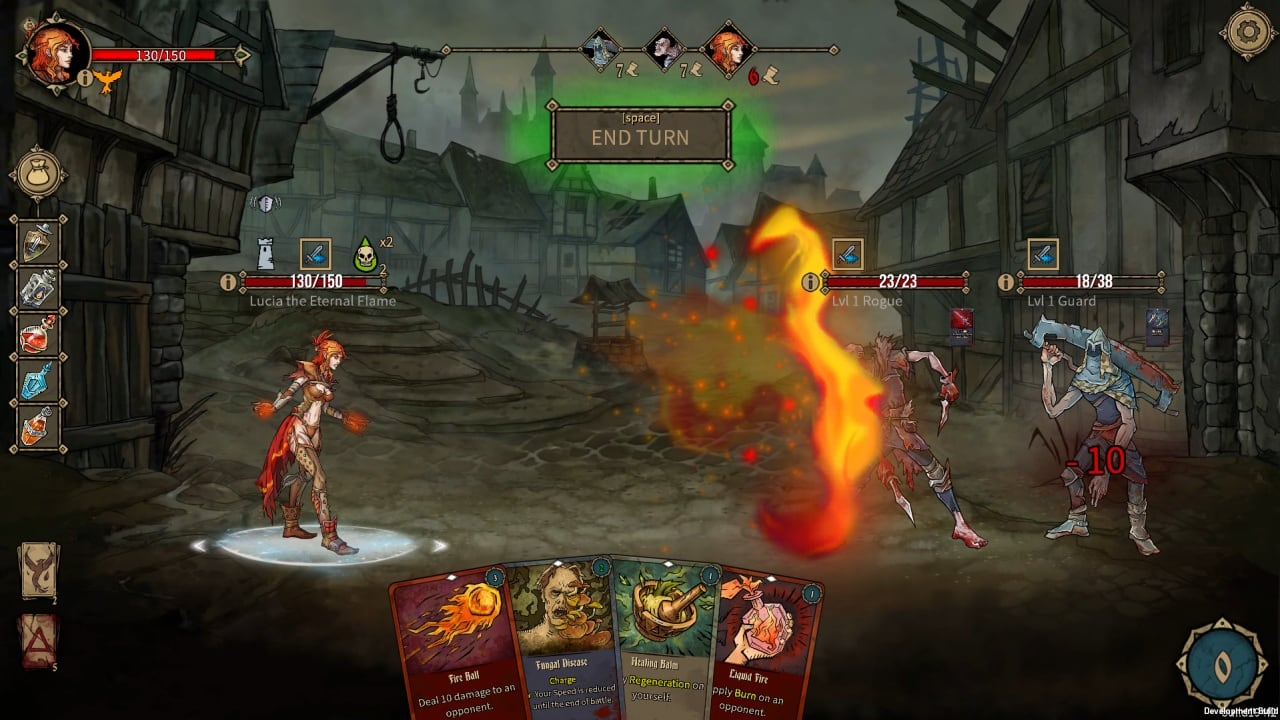Show info for Lucia the Eternal Flame

pyautogui.click(x=228, y=283)
